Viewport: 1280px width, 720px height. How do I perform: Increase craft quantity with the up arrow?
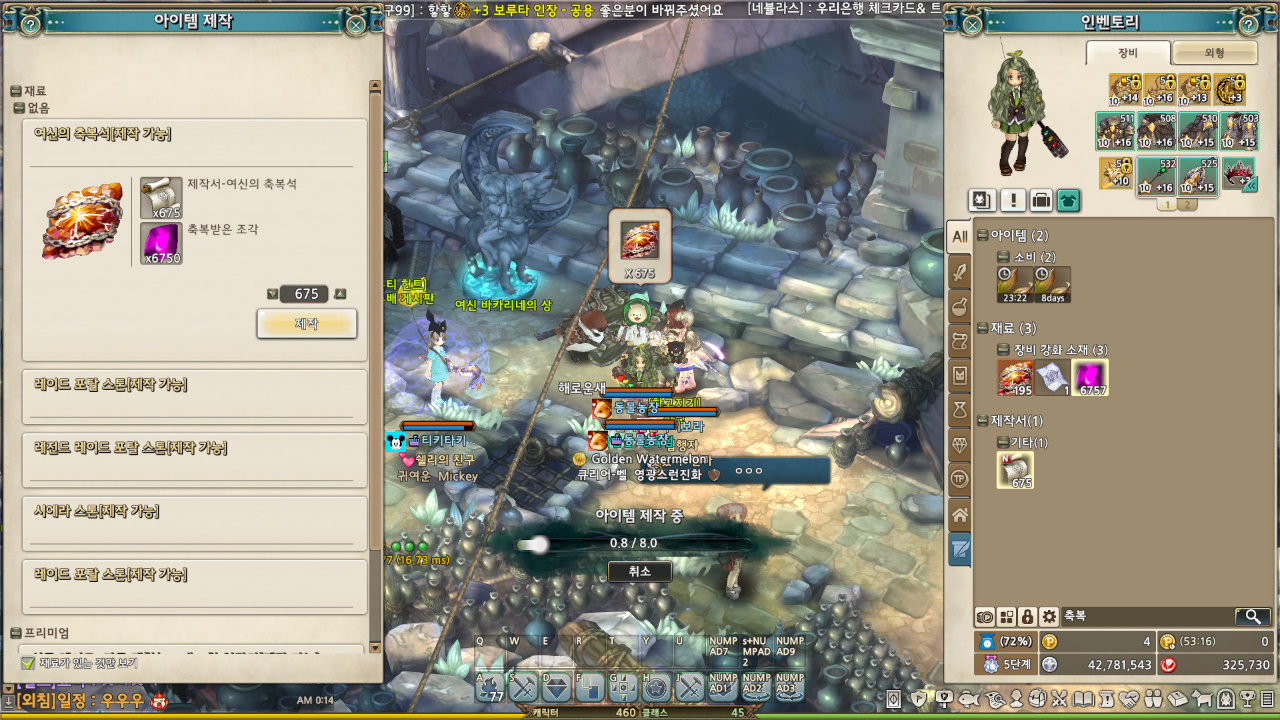[340, 294]
